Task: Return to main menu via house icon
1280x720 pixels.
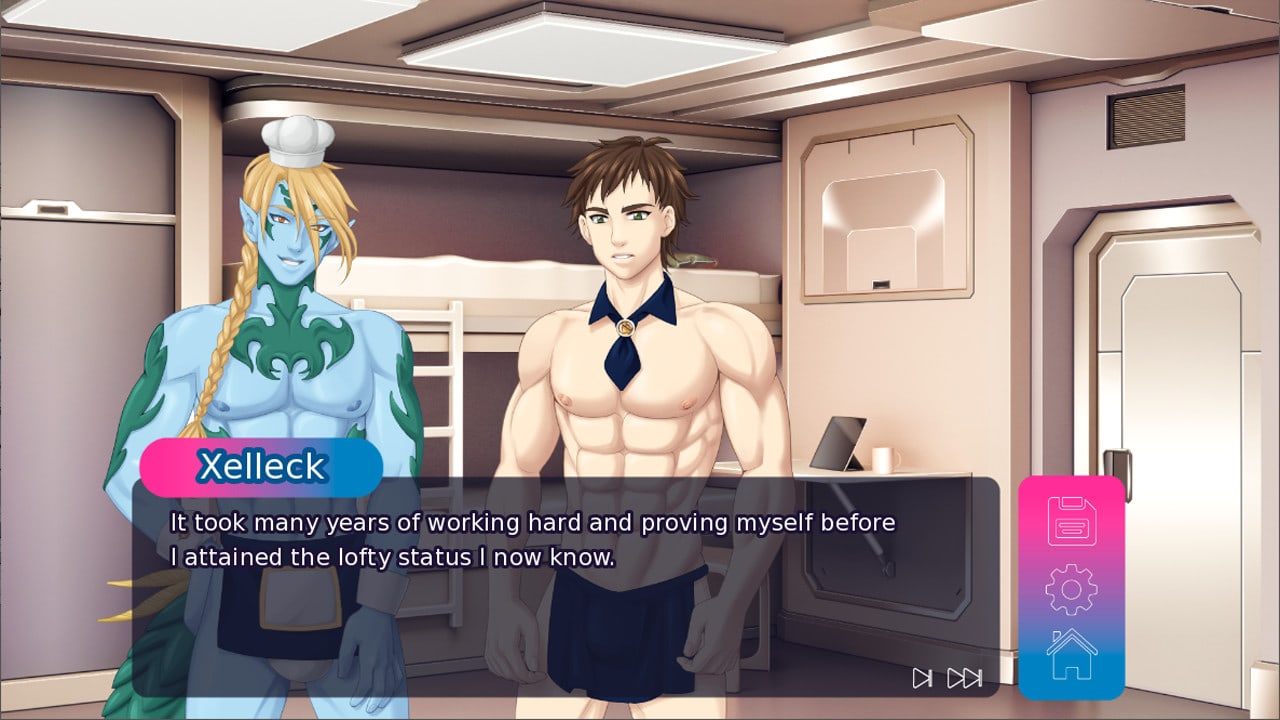Action: pyautogui.click(x=1071, y=655)
